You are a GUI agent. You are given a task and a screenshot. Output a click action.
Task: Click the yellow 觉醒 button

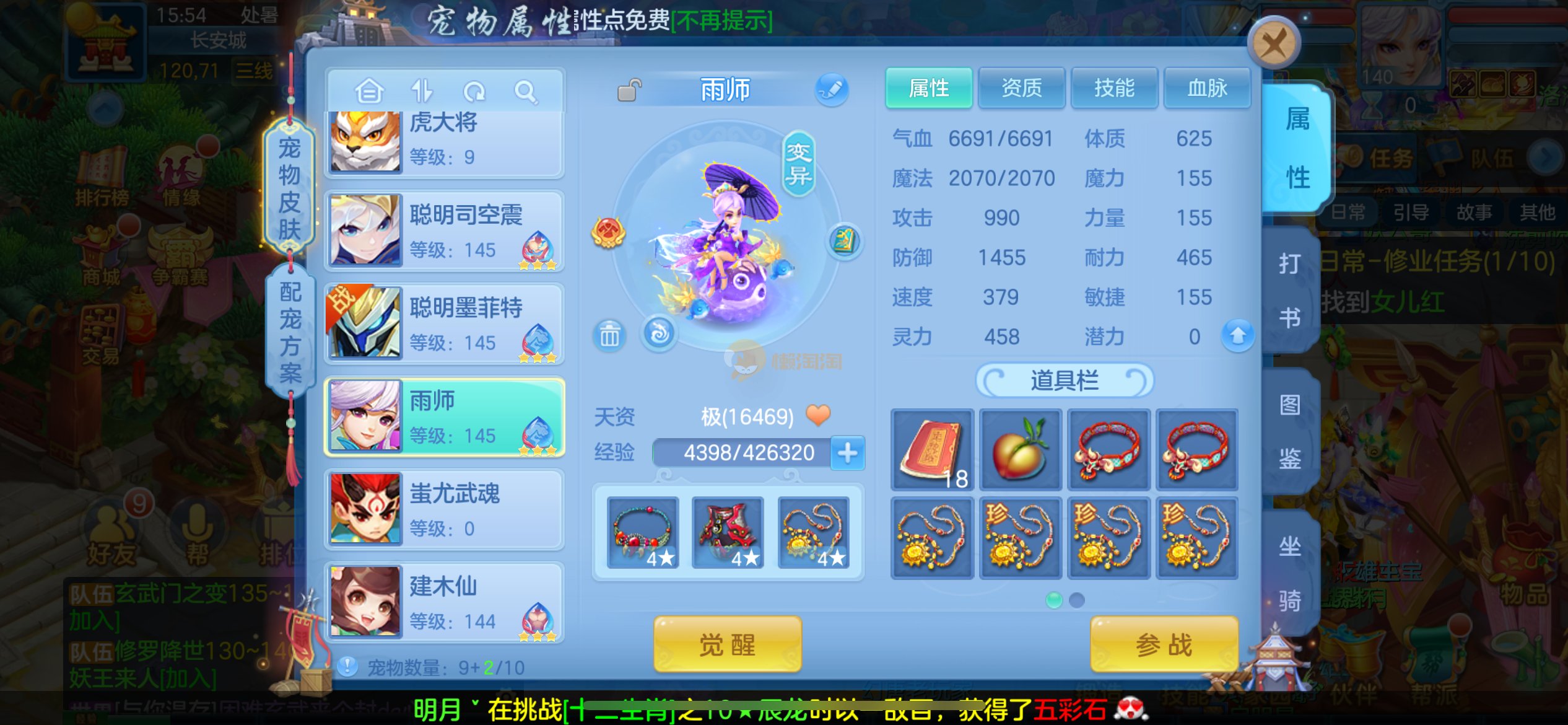[x=727, y=644]
